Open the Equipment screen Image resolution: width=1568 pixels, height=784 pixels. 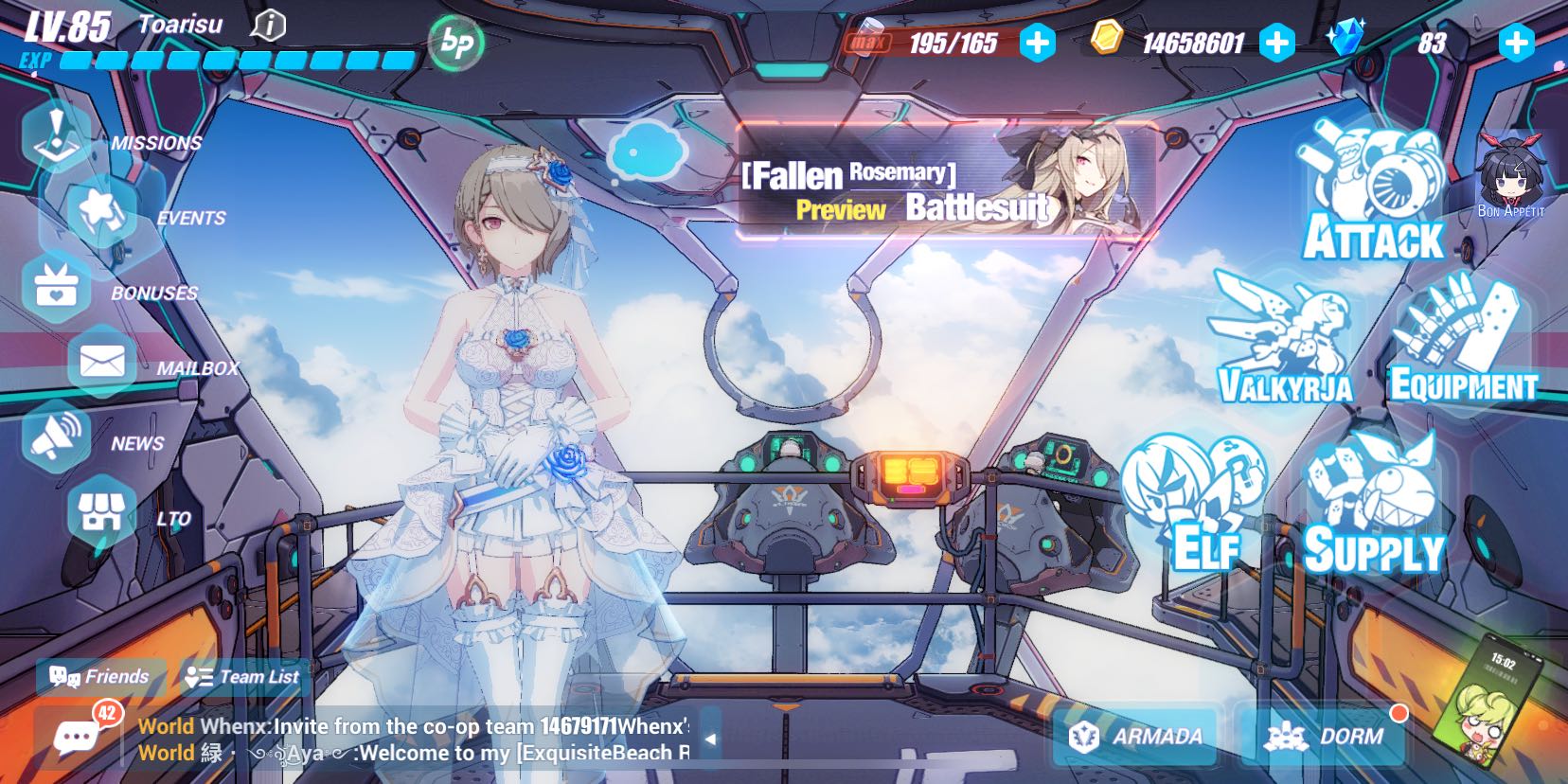click(x=1463, y=343)
